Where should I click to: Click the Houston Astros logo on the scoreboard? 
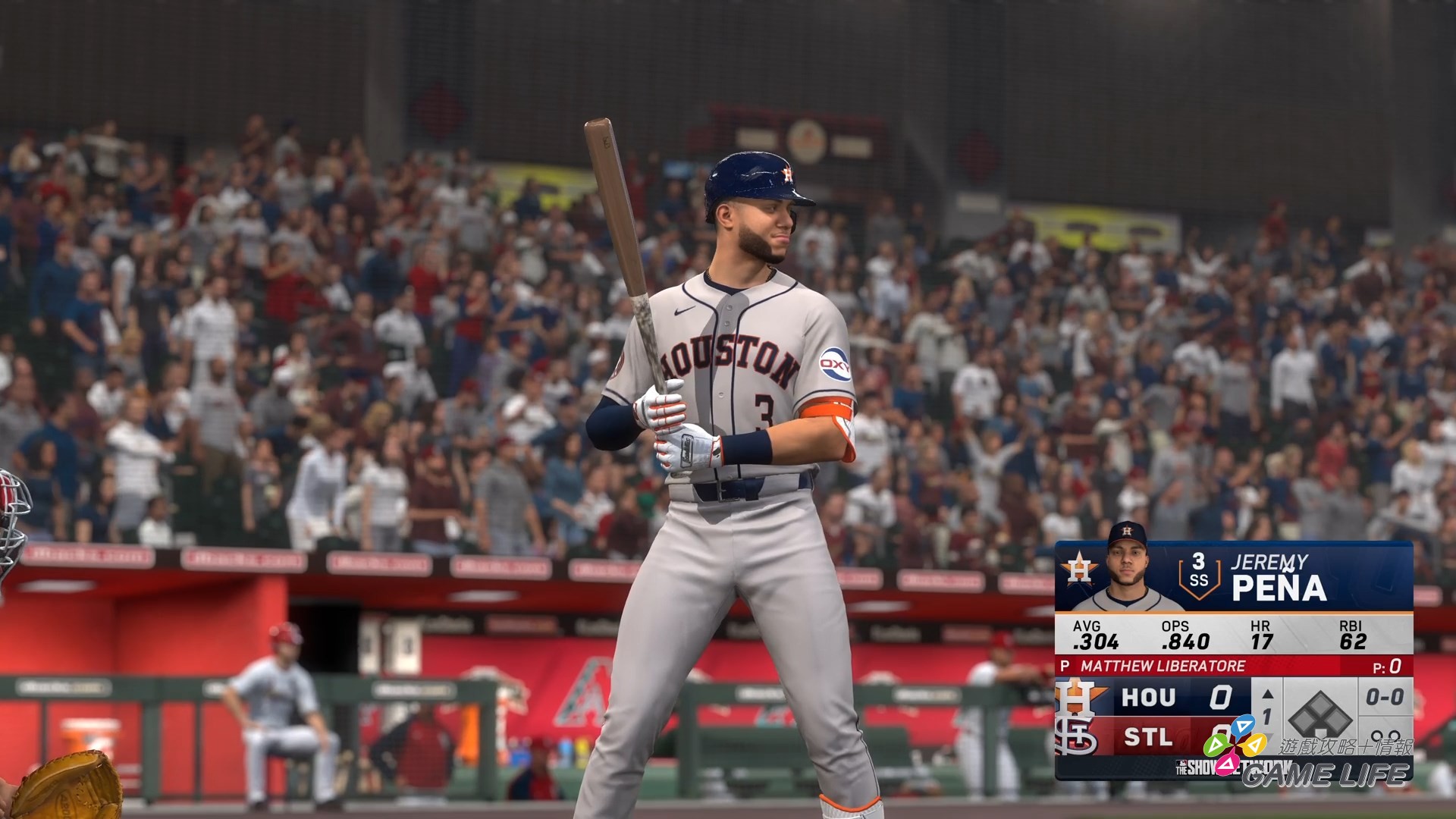point(1081,571)
